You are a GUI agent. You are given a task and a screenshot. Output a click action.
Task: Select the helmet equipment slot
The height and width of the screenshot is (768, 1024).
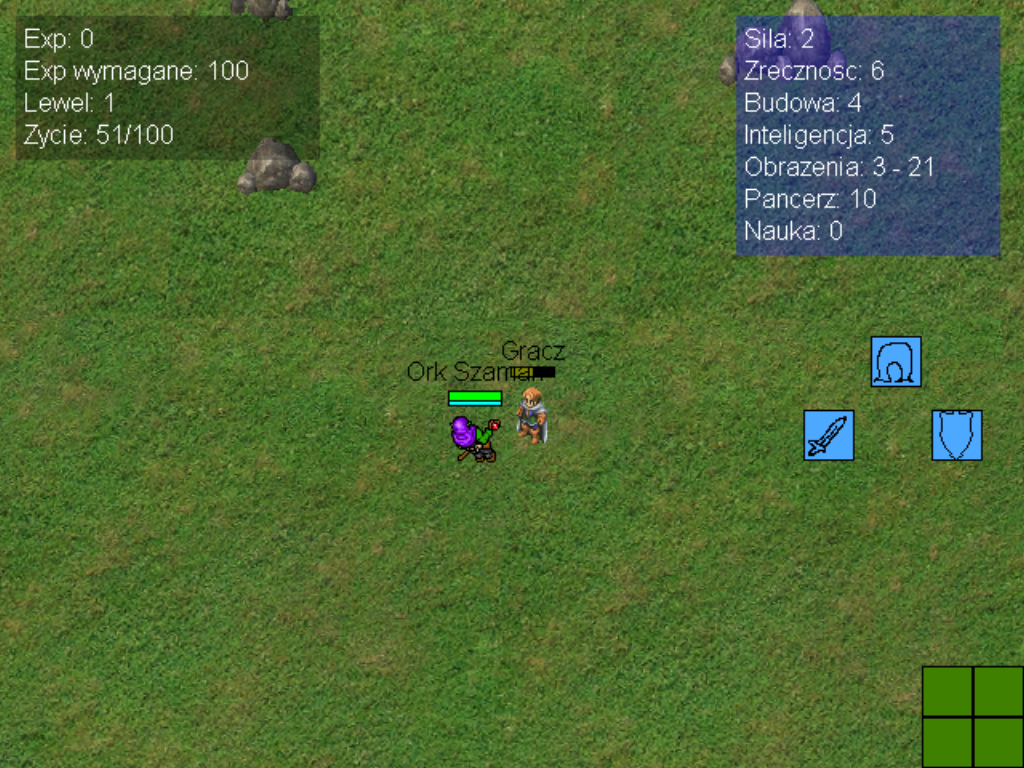click(896, 362)
